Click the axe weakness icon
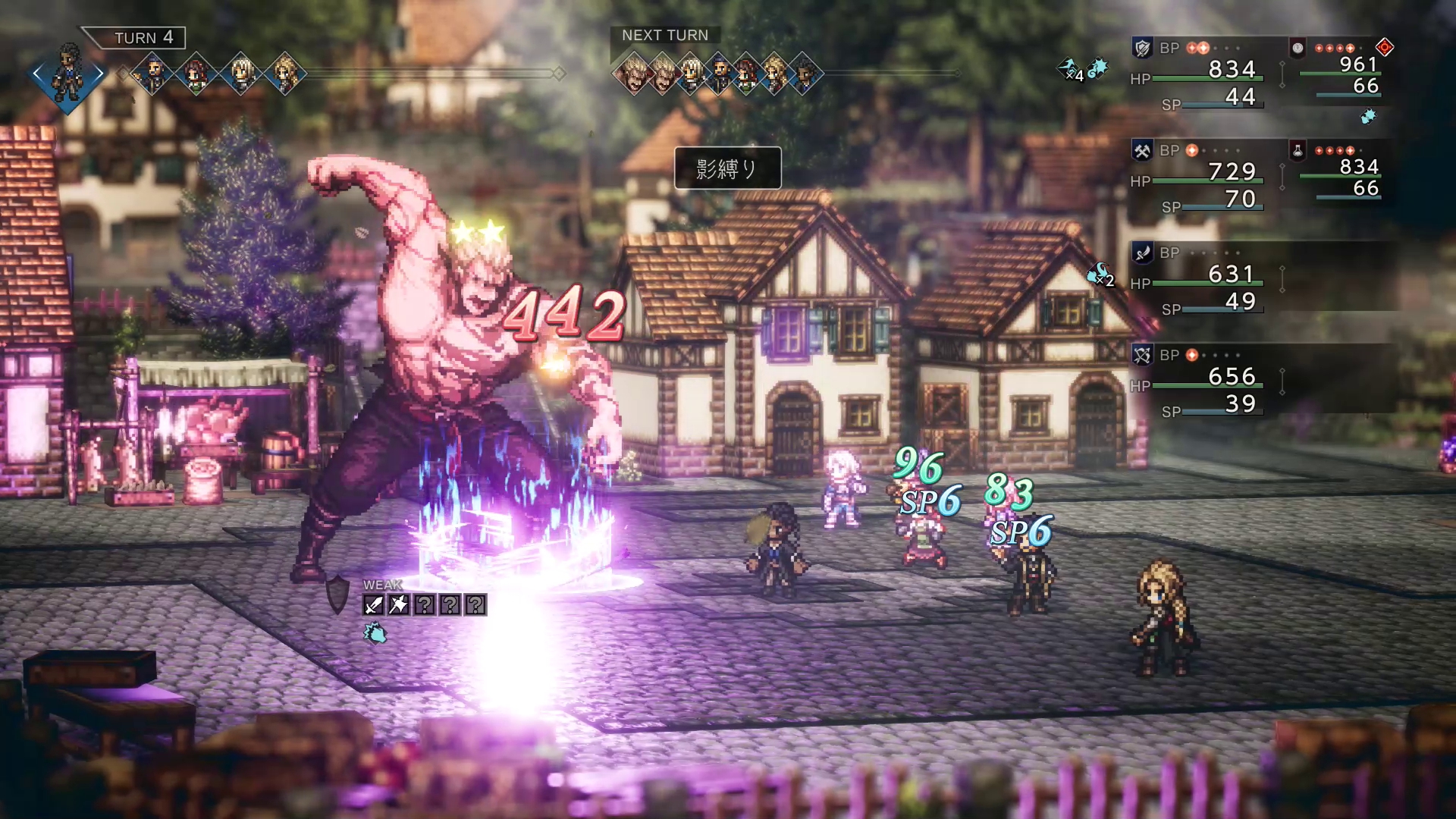Screen dimensions: 1456x819 399,604
